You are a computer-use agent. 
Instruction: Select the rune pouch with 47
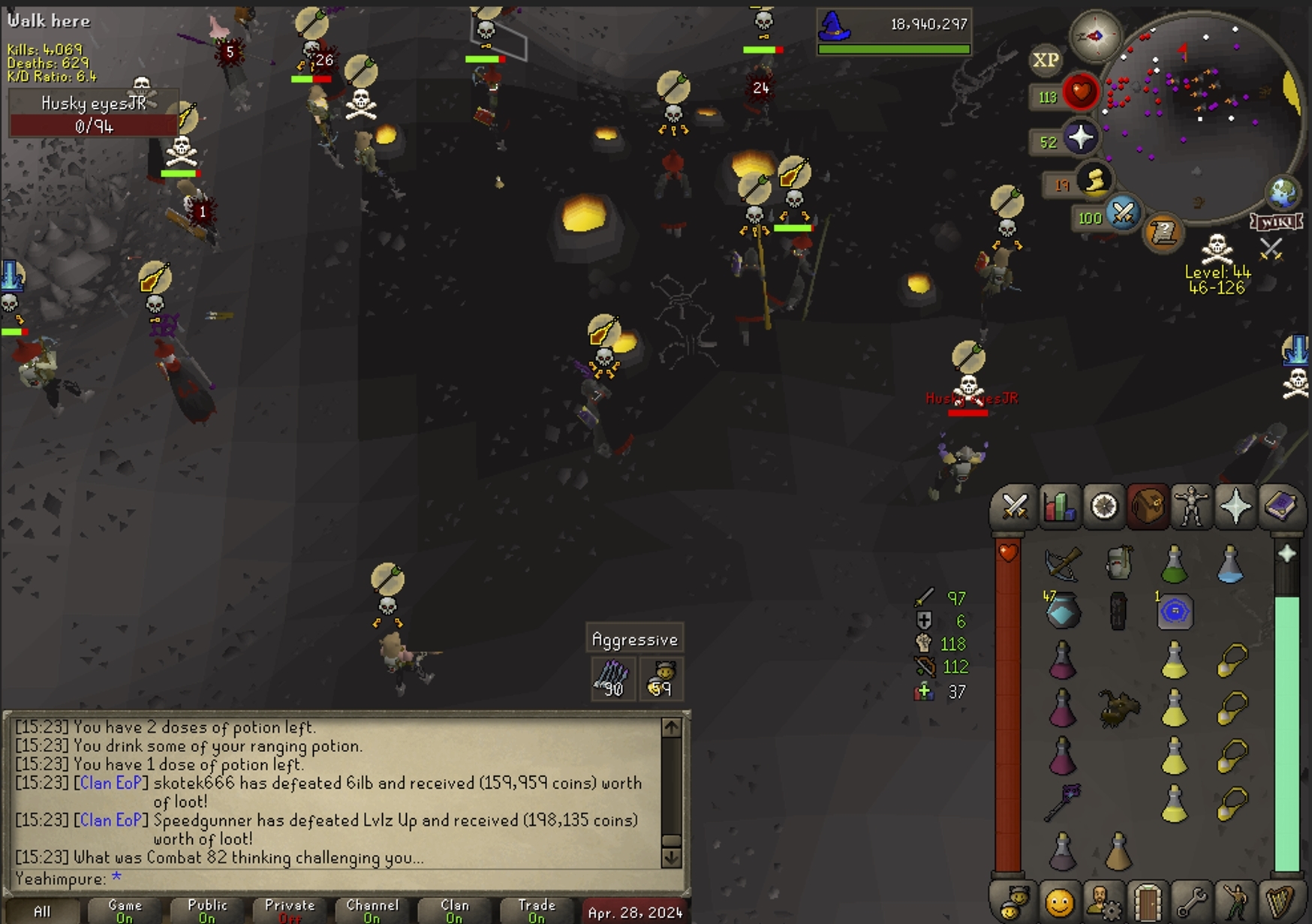coord(1063,612)
